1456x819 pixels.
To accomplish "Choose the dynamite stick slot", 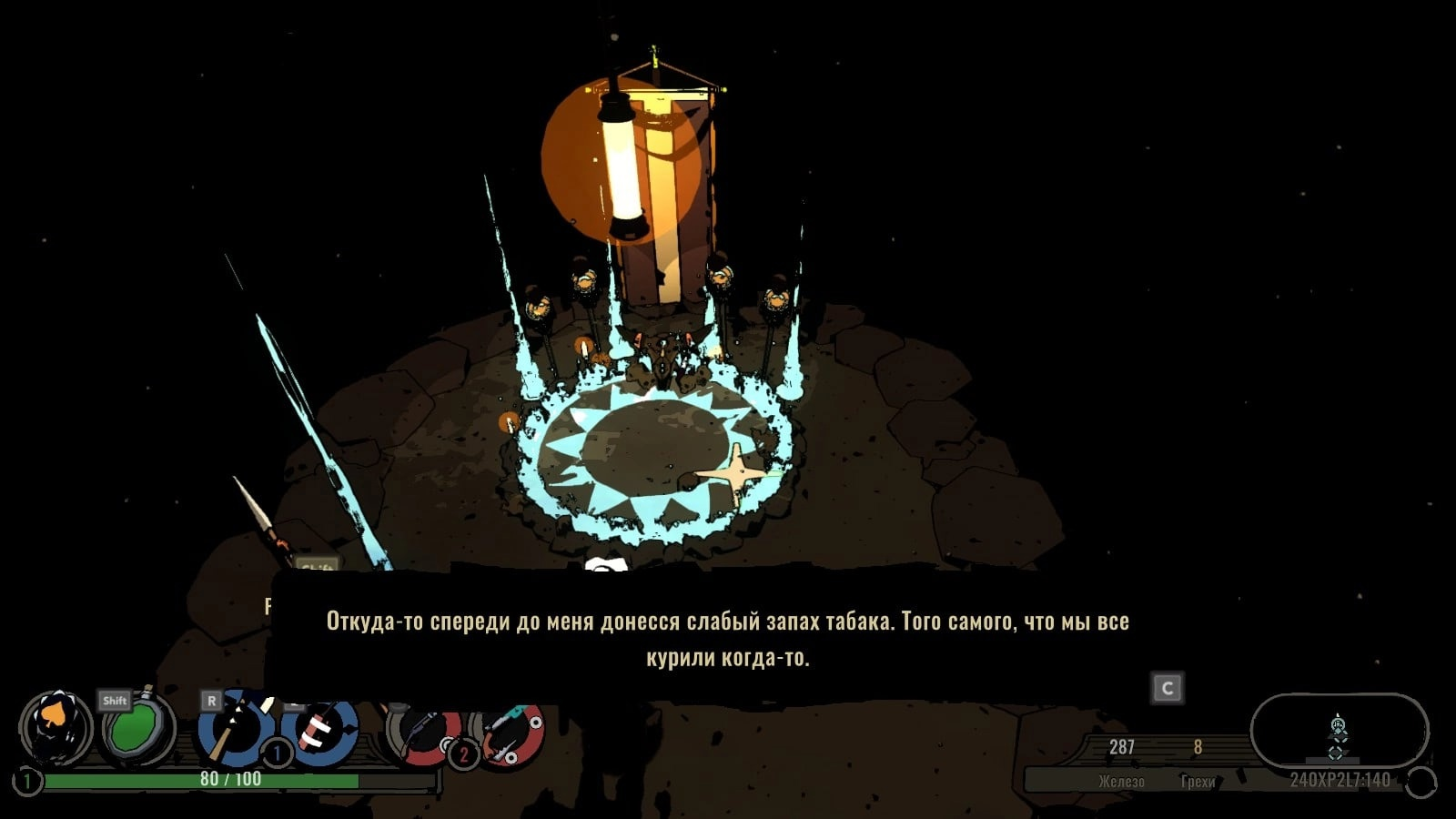I will pos(320,730).
